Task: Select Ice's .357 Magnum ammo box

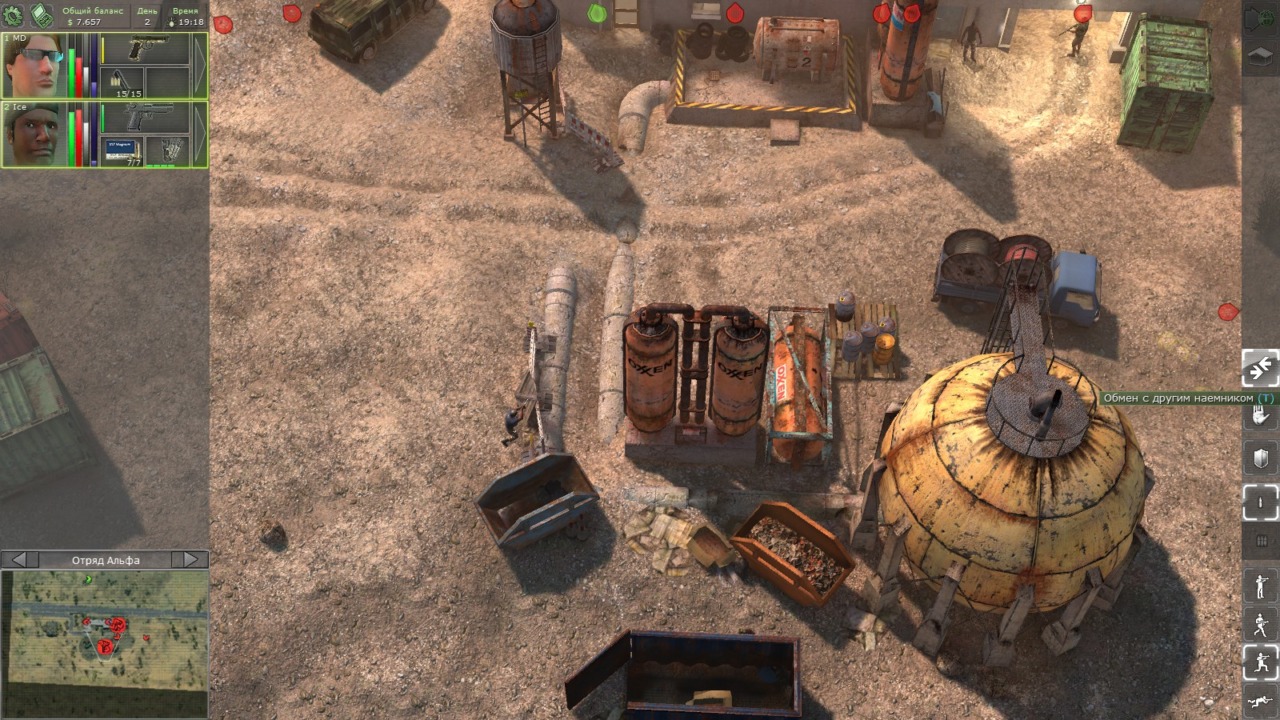Action: click(x=124, y=151)
